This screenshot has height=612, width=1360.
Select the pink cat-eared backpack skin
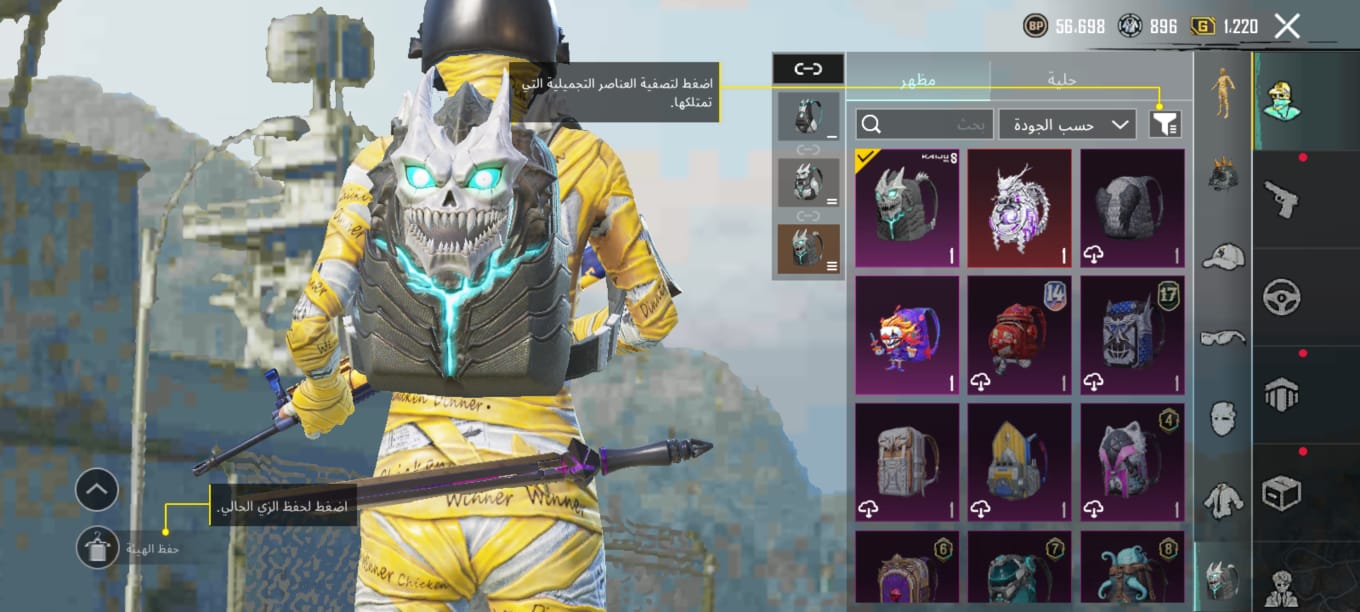pos(1132,462)
